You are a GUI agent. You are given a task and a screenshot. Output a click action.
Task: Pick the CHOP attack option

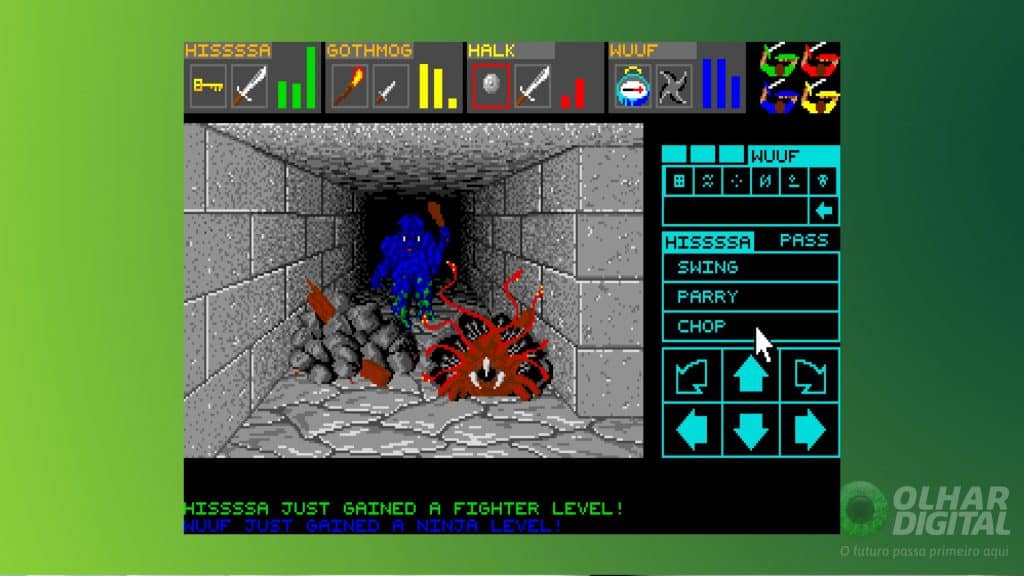click(750, 326)
